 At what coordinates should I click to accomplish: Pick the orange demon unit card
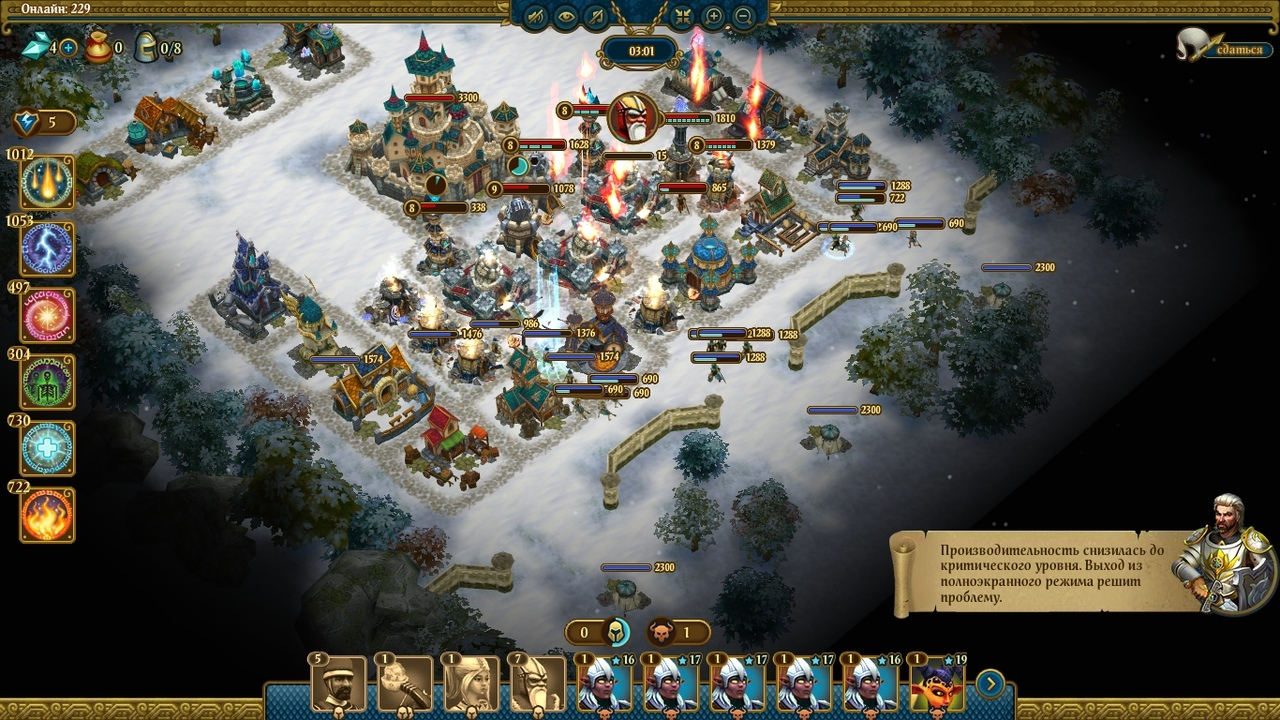938,684
